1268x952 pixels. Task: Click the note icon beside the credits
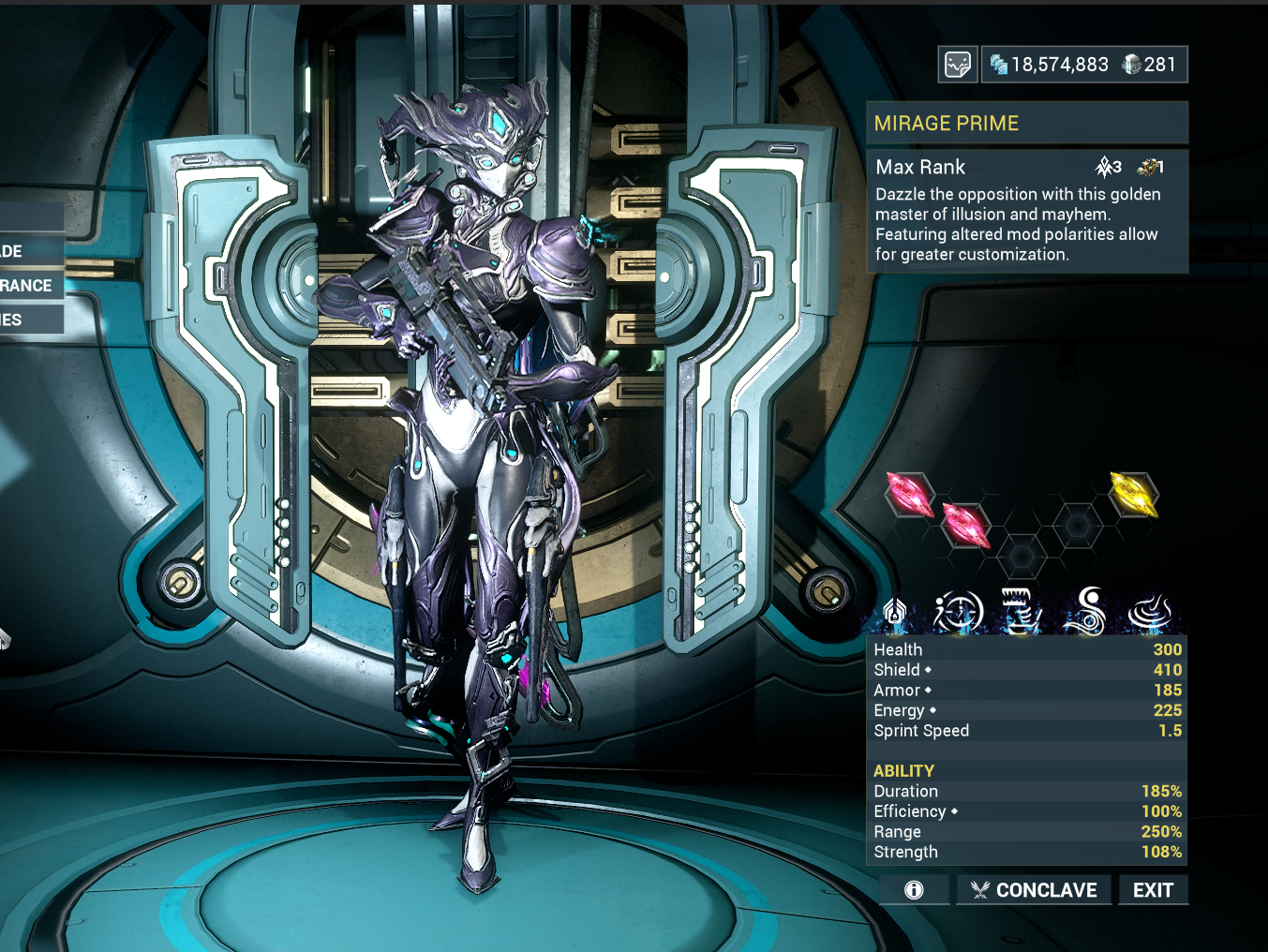(958, 65)
